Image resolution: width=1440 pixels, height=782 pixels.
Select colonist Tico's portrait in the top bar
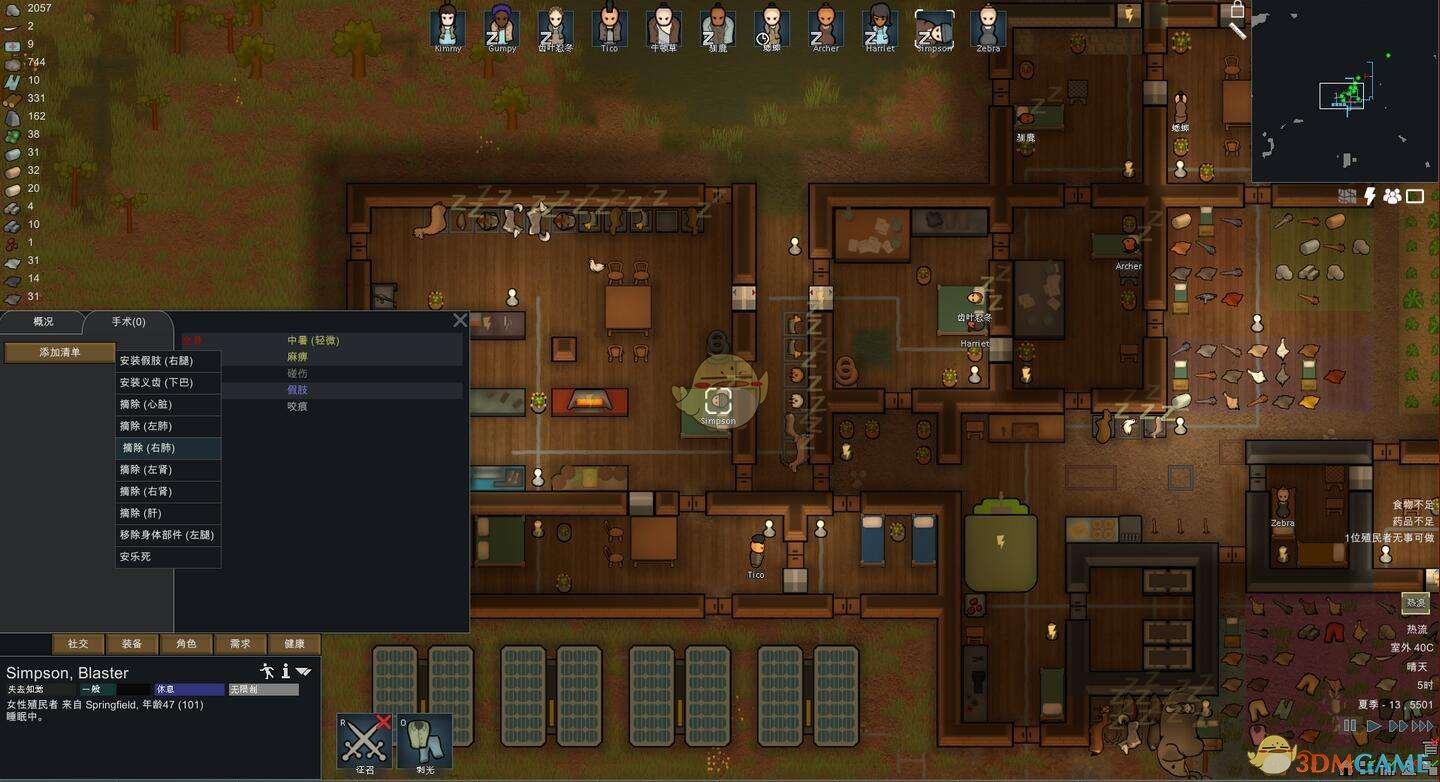pos(609,28)
